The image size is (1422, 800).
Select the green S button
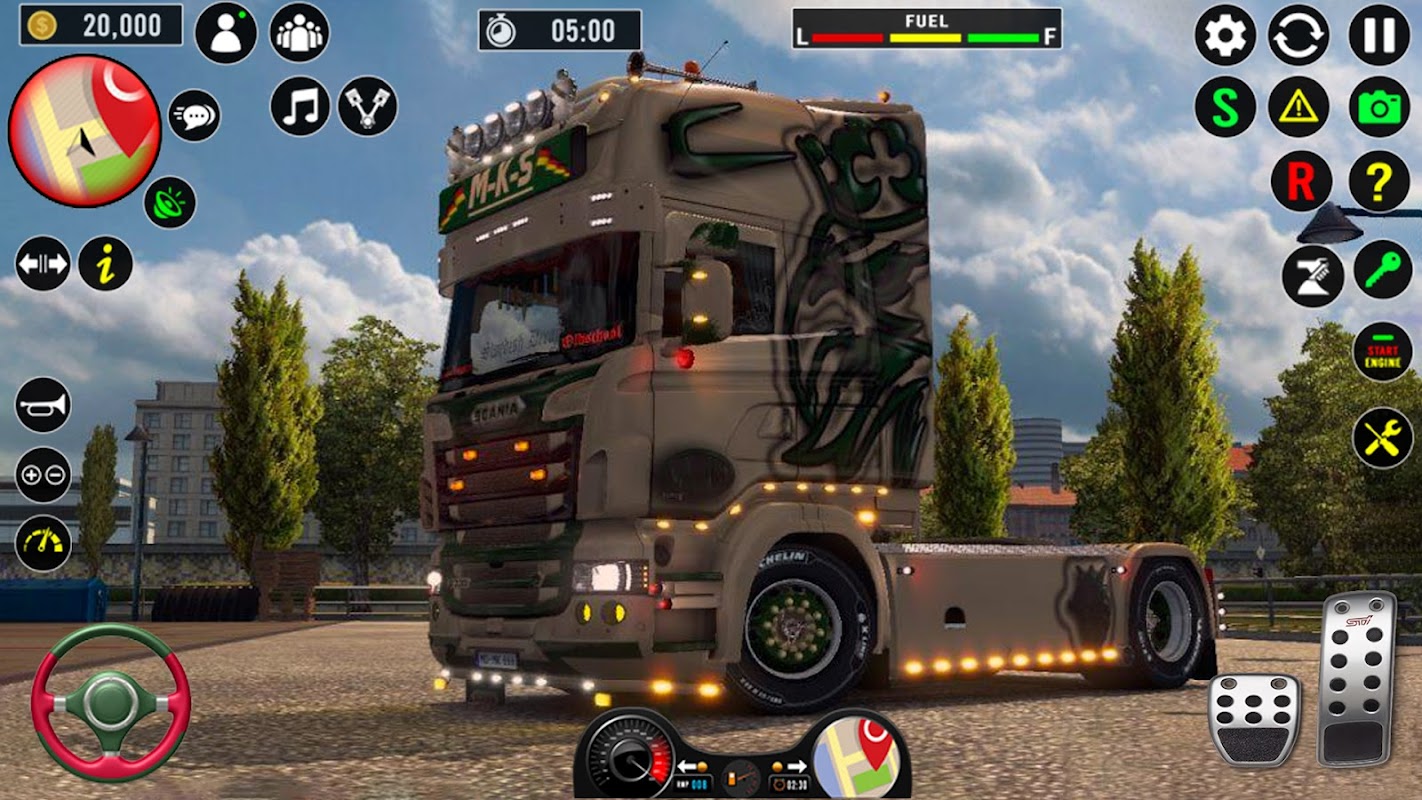[1225, 107]
